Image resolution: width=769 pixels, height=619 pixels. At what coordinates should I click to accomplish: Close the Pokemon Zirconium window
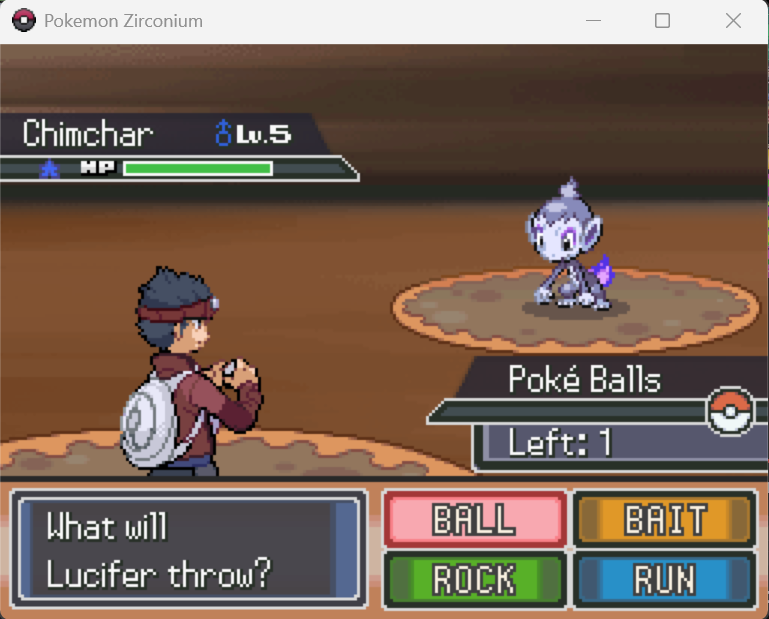[733, 21]
